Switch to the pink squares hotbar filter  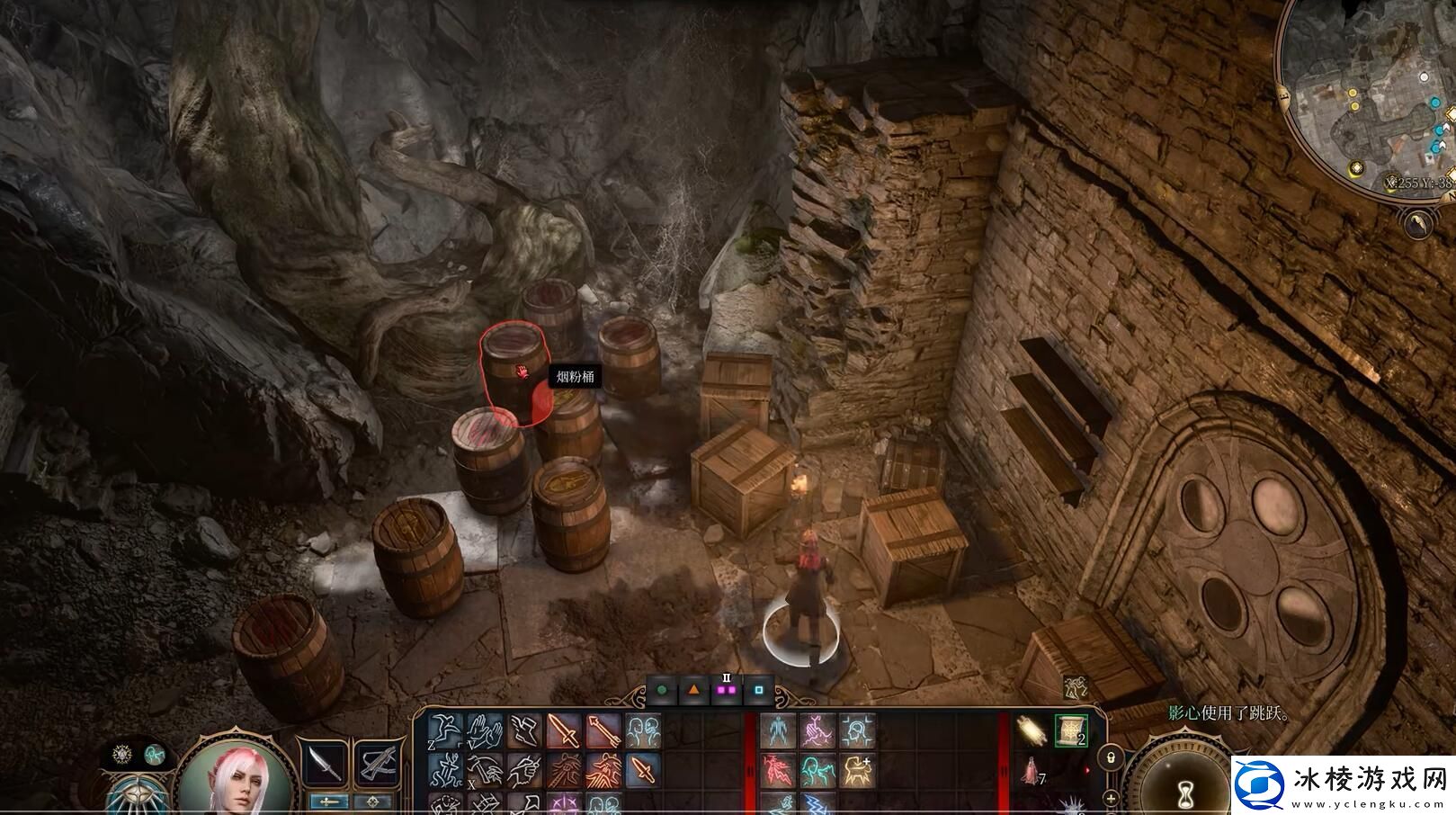click(727, 691)
